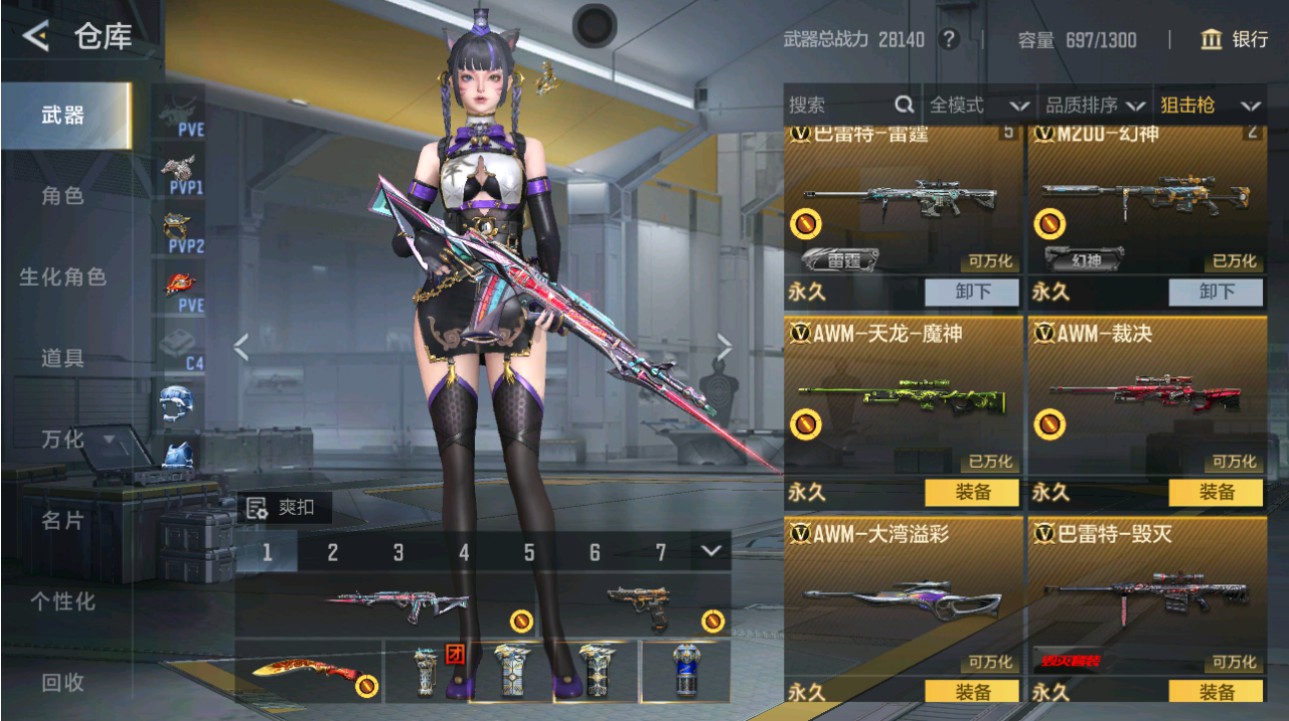Click the search magnifier icon
1289x721 pixels.
tap(904, 104)
